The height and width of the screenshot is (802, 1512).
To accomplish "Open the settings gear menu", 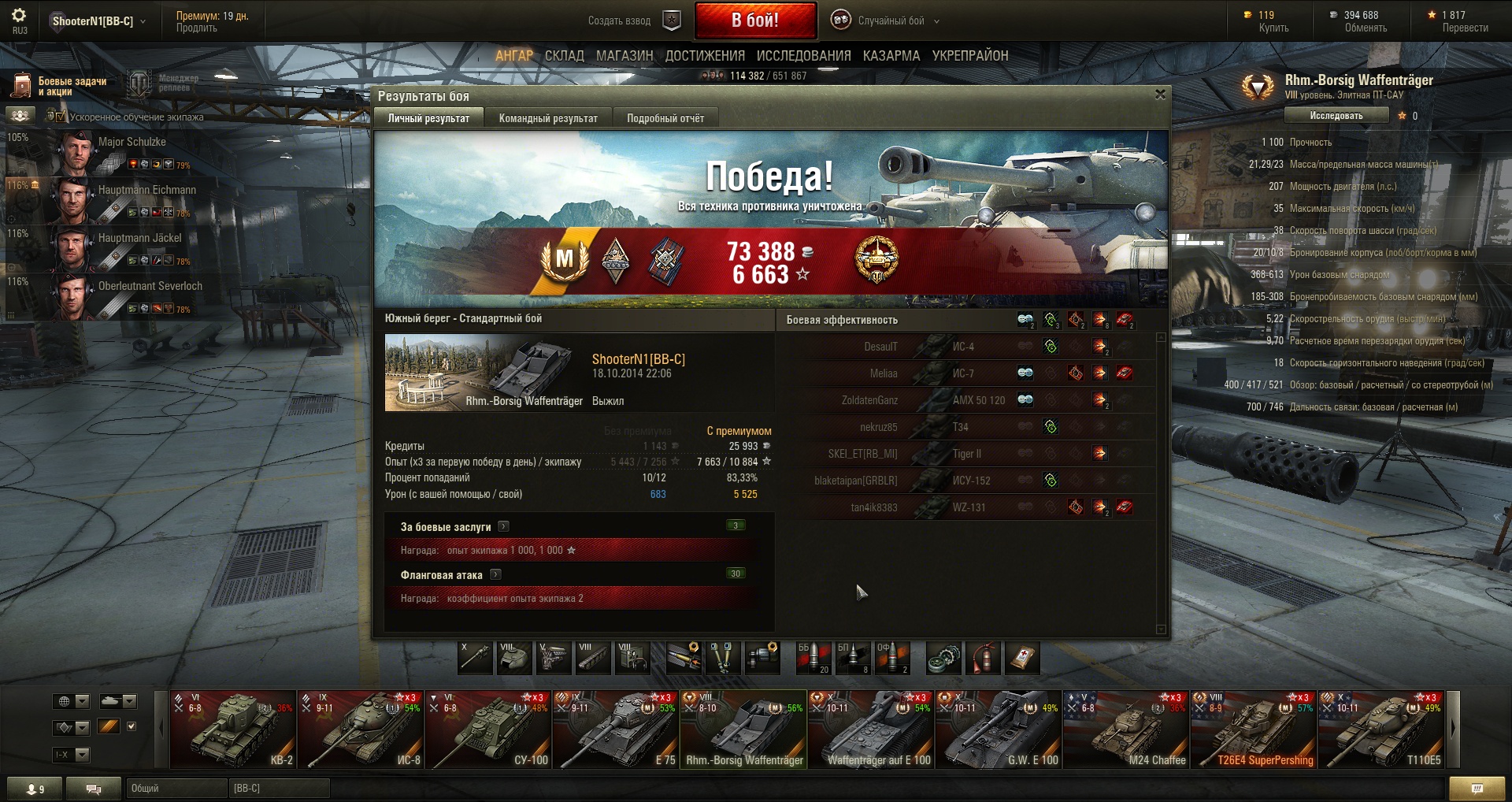I will [19, 16].
